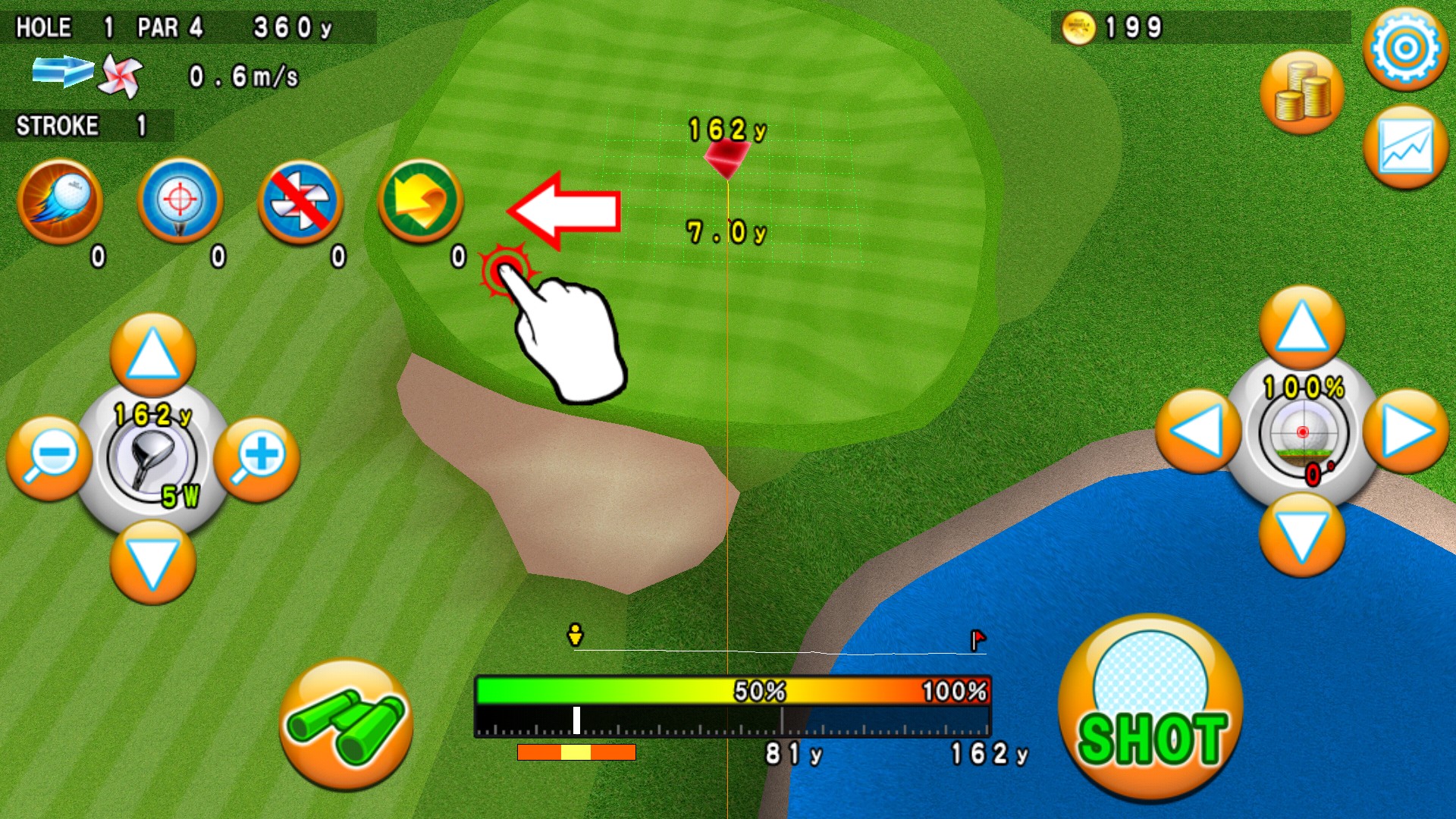
Task: Activate the no-wind pinwheel item
Action: coord(300,201)
